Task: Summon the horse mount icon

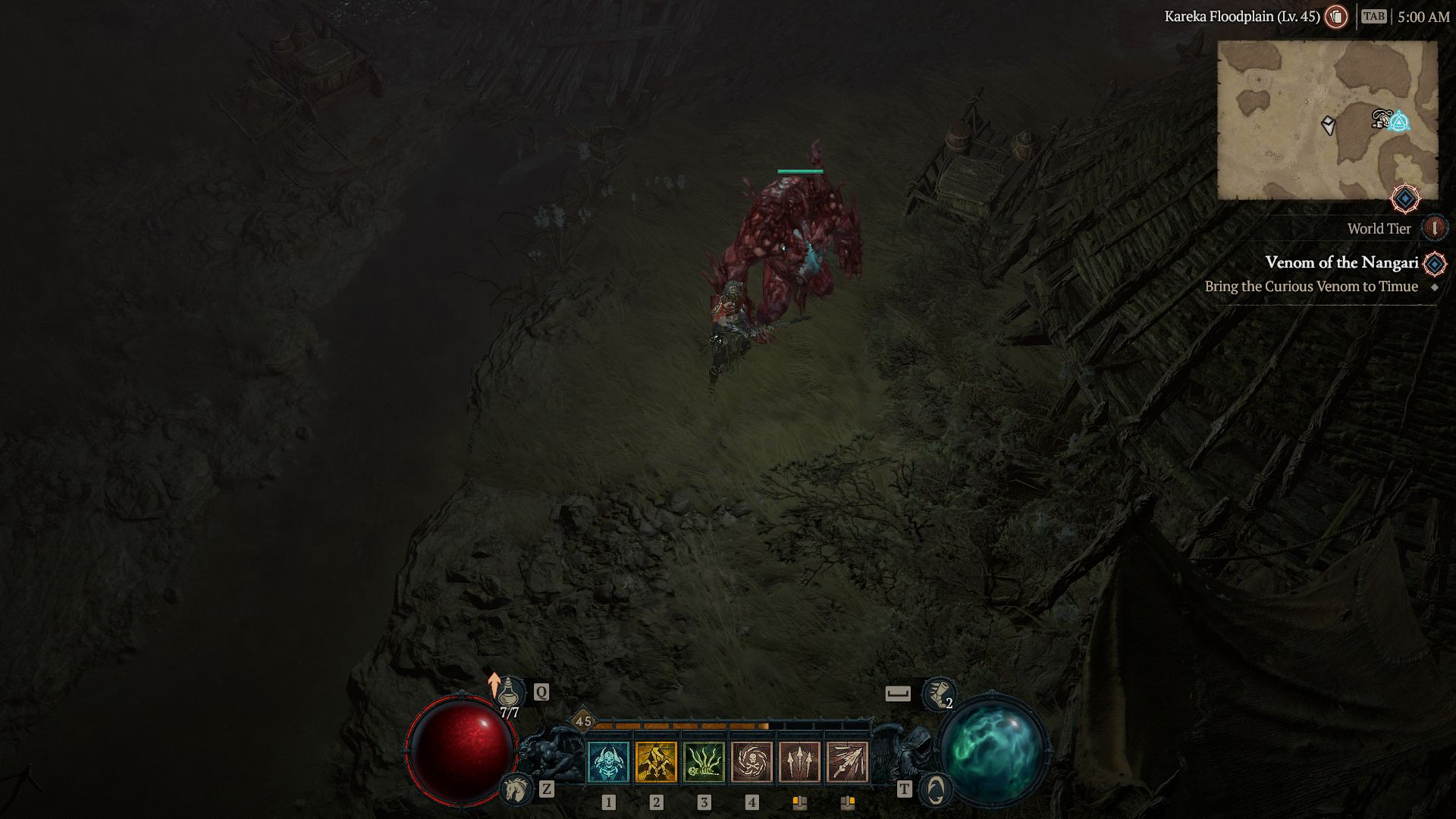Action: coord(516,789)
